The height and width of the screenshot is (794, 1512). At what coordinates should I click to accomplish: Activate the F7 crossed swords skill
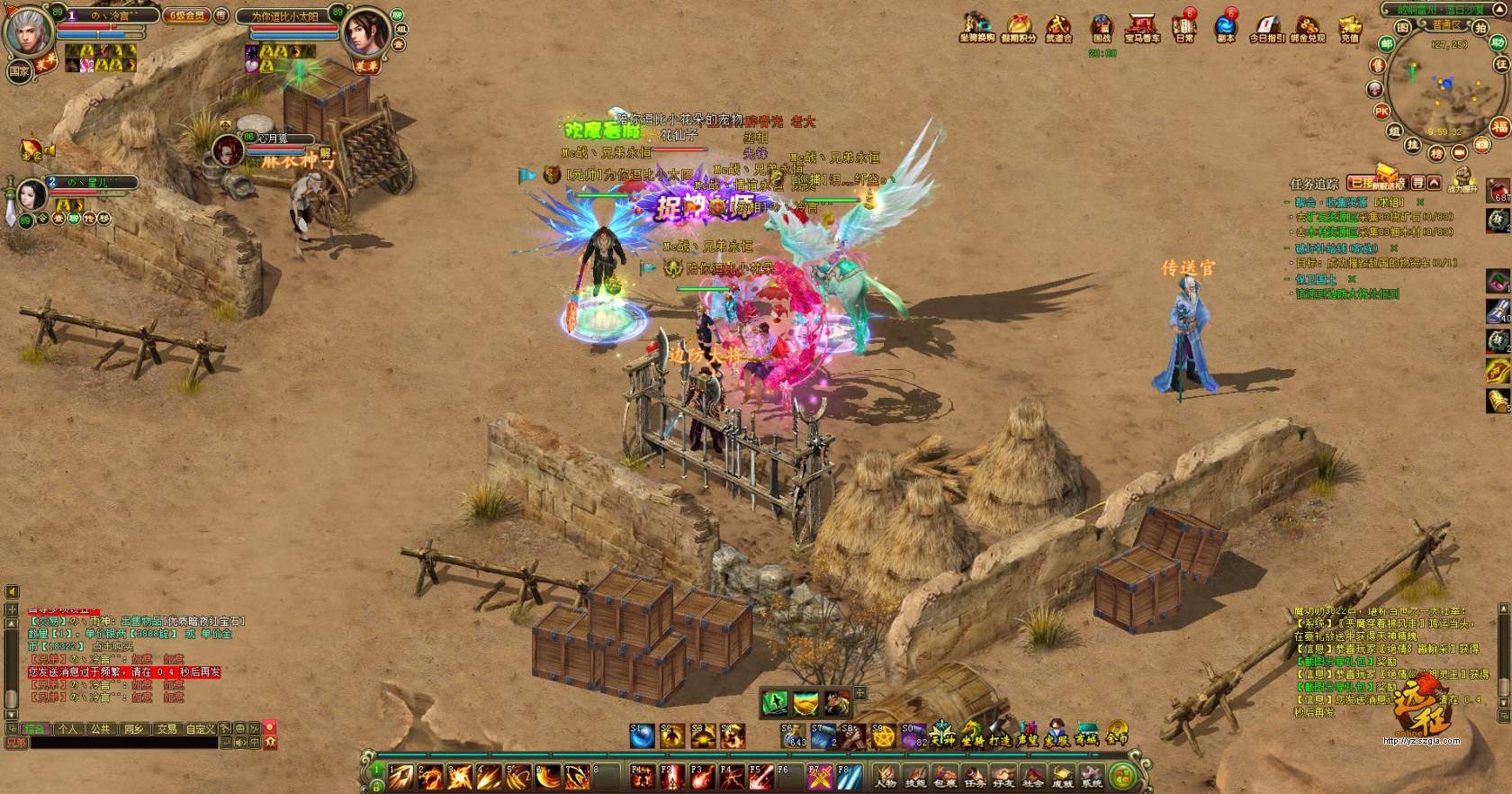click(820, 775)
